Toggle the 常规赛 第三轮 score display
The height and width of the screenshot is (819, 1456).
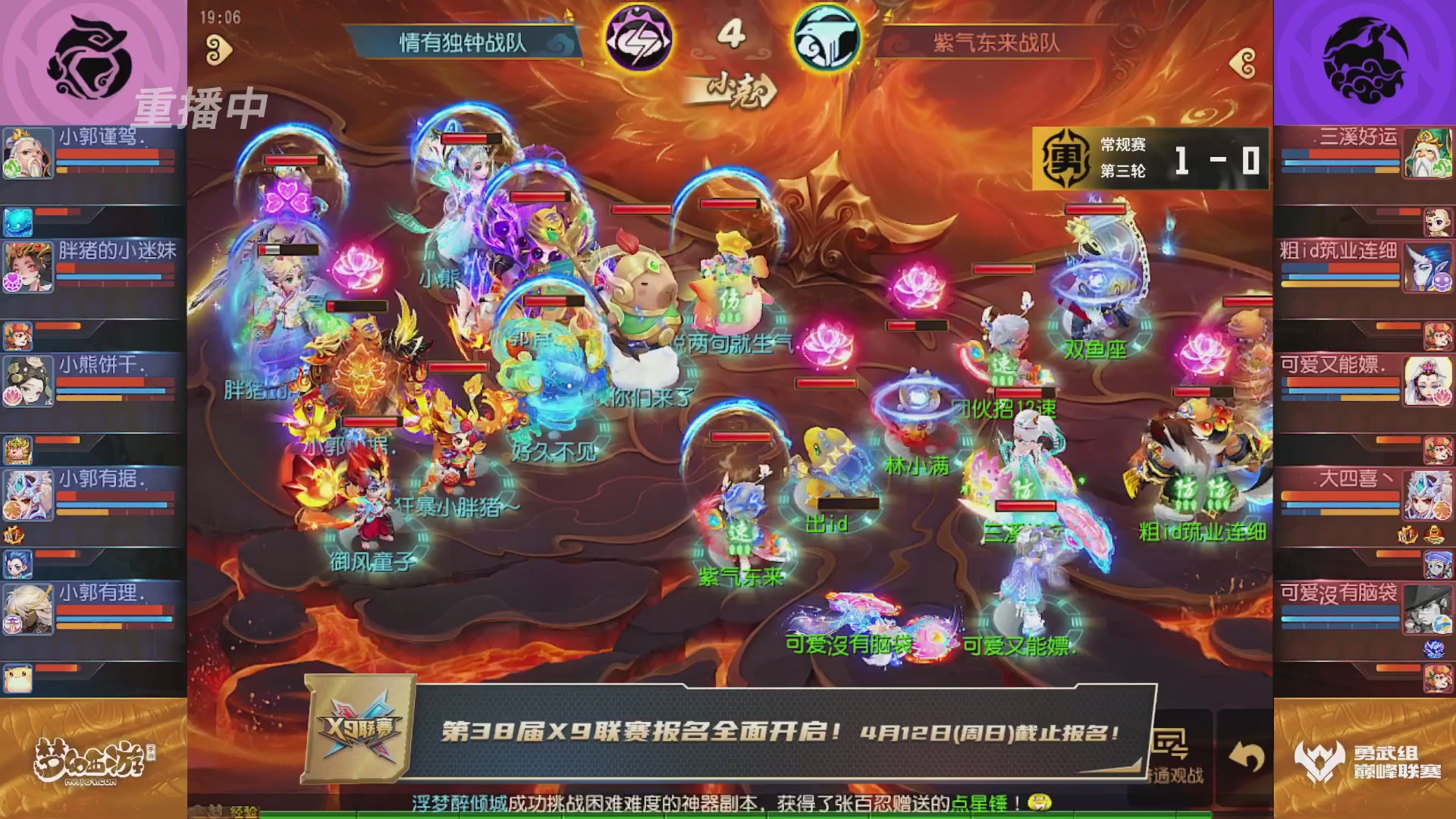pyautogui.click(x=1147, y=159)
